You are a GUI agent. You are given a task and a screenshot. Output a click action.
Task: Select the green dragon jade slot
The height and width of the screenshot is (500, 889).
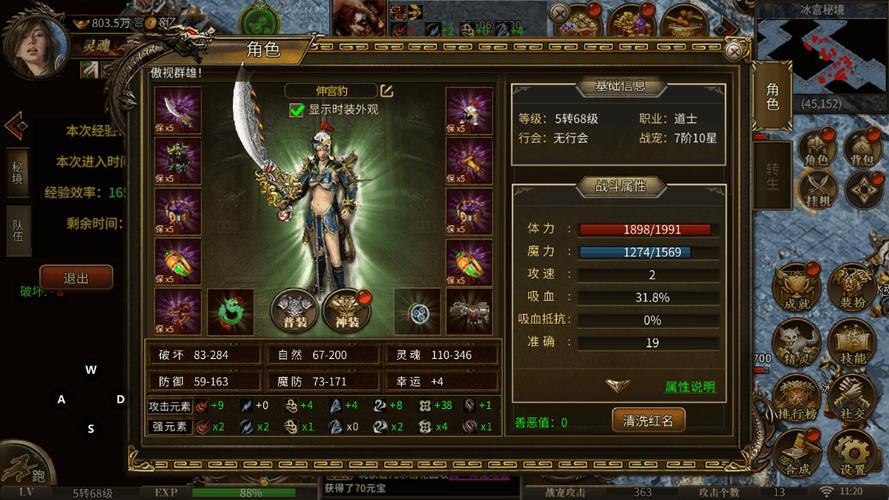pyautogui.click(x=230, y=311)
